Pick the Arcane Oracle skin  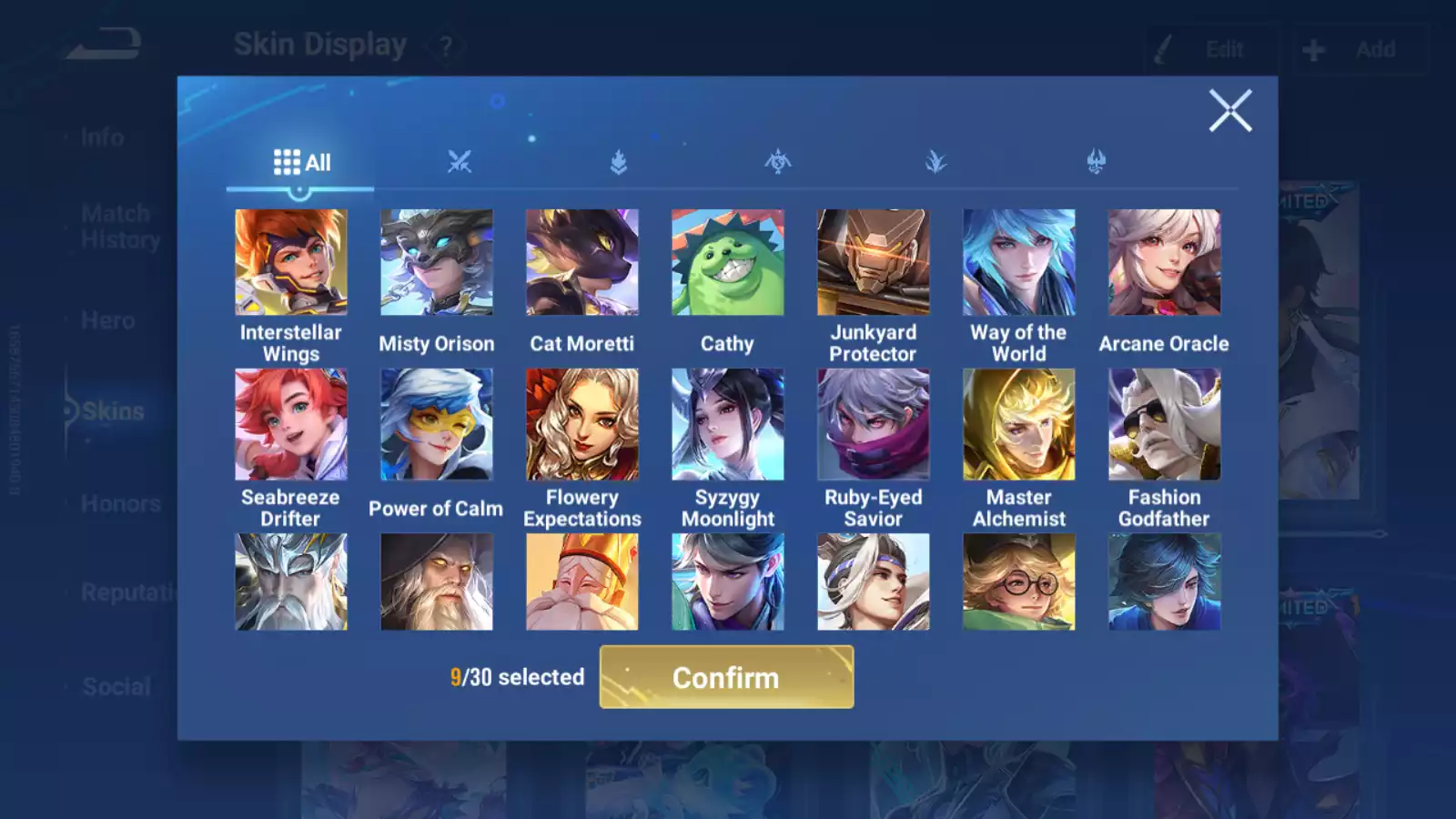tap(1165, 263)
